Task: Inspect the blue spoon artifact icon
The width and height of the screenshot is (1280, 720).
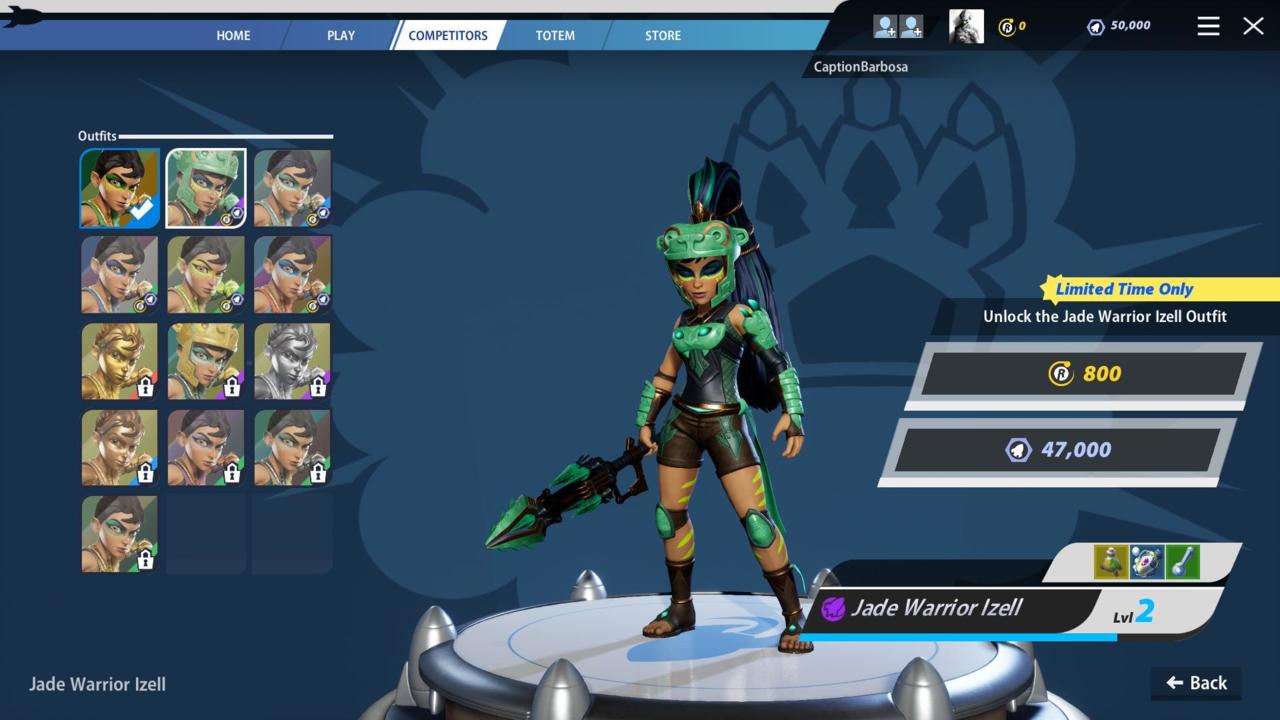Action: pos(1182,562)
